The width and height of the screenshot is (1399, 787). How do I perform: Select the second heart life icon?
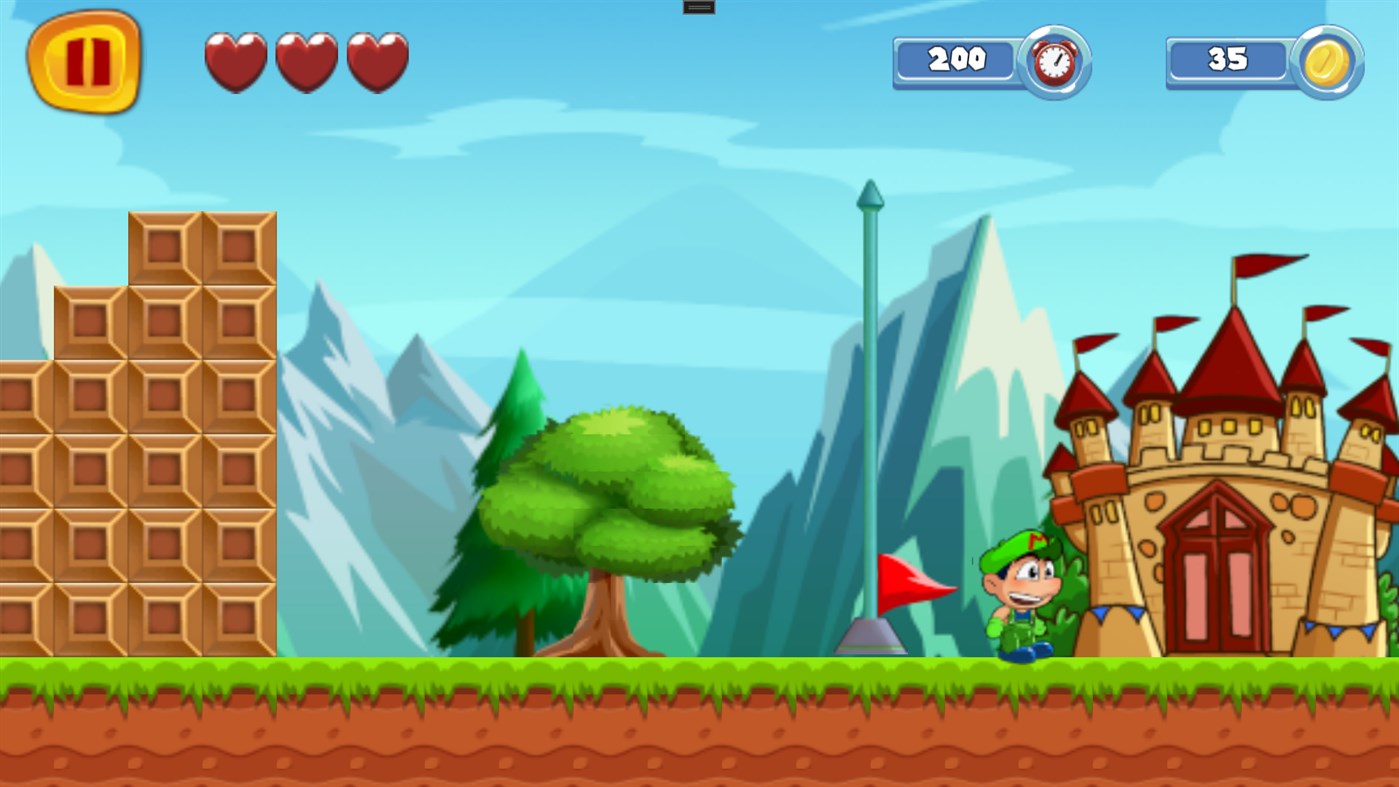click(x=306, y=62)
